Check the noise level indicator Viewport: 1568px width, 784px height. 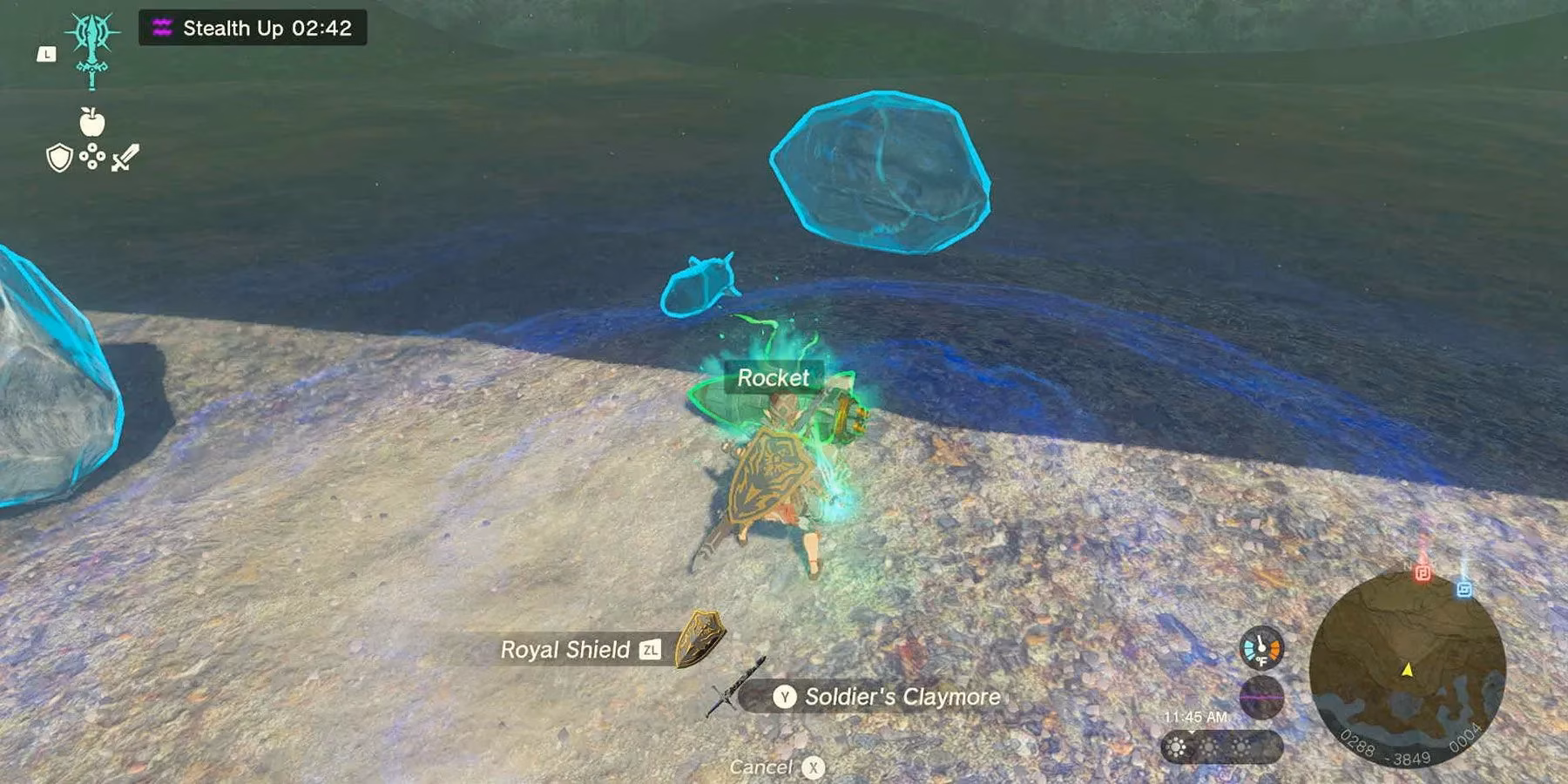click(x=1260, y=698)
